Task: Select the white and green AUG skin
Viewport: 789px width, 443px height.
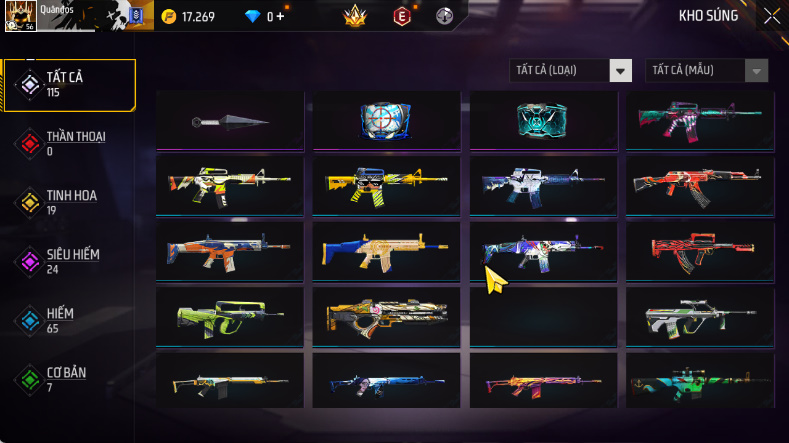Action: (698, 317)
